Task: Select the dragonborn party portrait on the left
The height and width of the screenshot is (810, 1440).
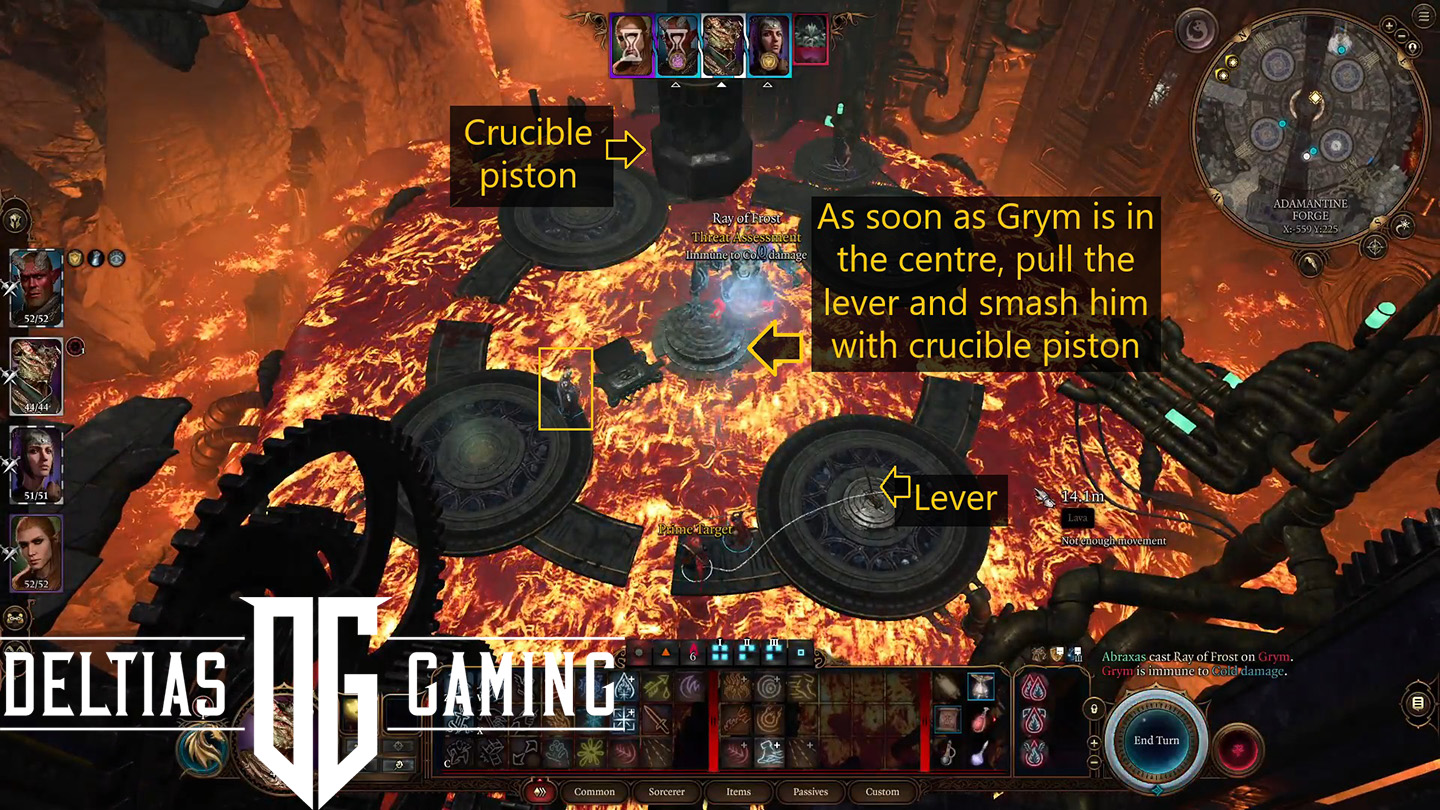Action: 36,377
